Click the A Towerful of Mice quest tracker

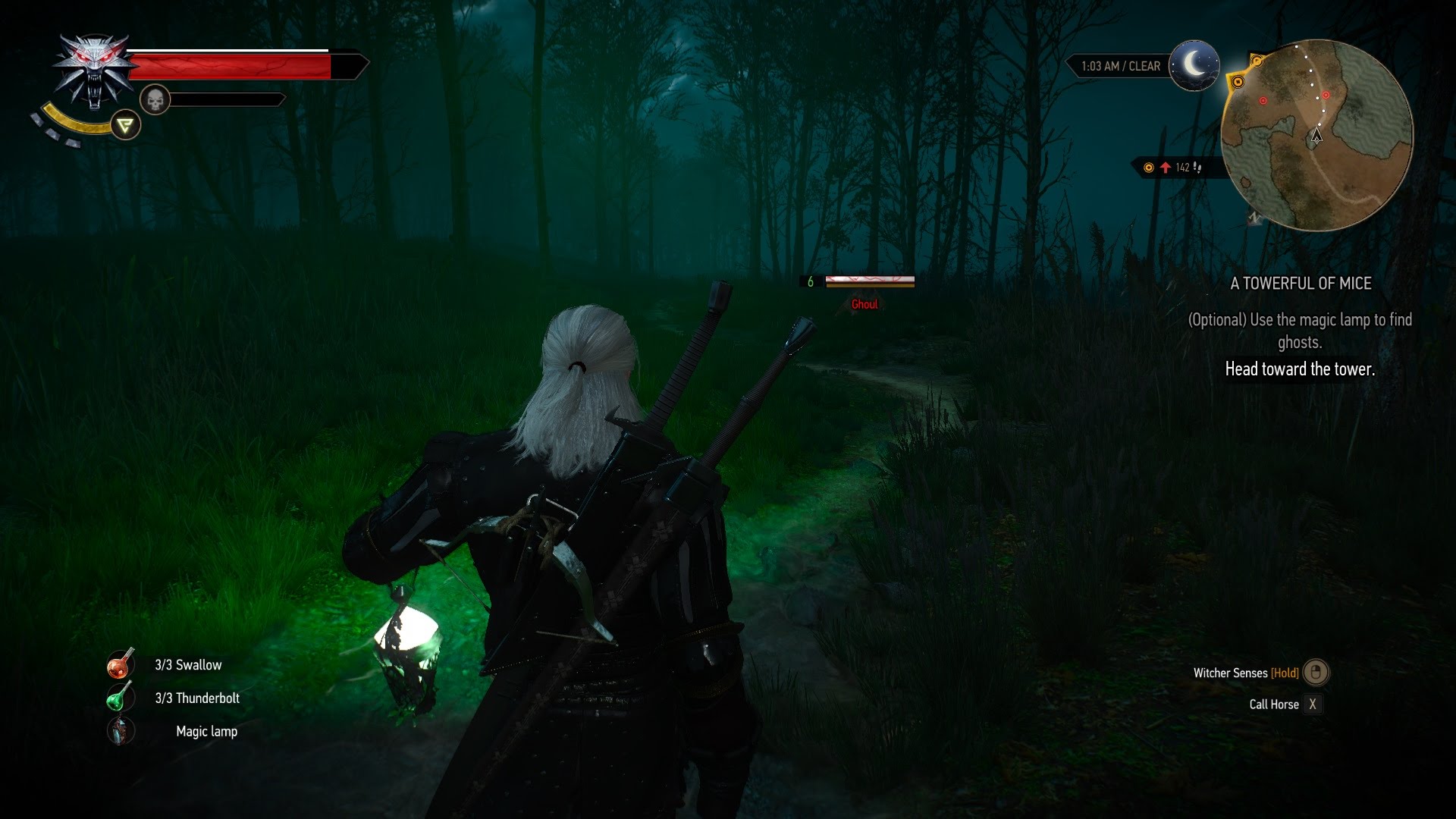click(1300, 284)
